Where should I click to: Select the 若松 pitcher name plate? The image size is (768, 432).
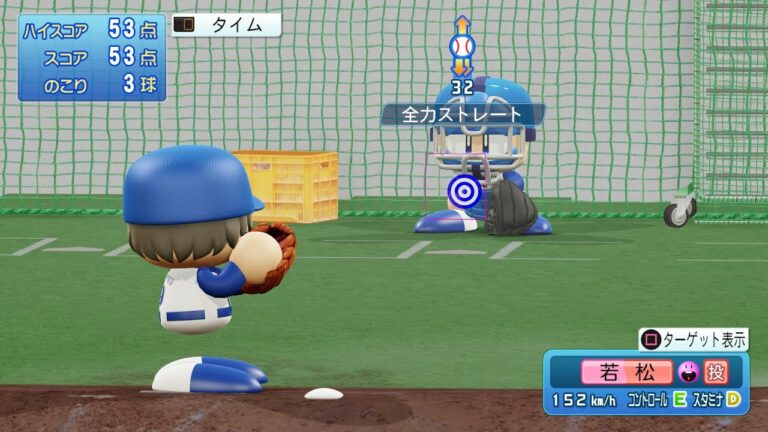point(626,372)
